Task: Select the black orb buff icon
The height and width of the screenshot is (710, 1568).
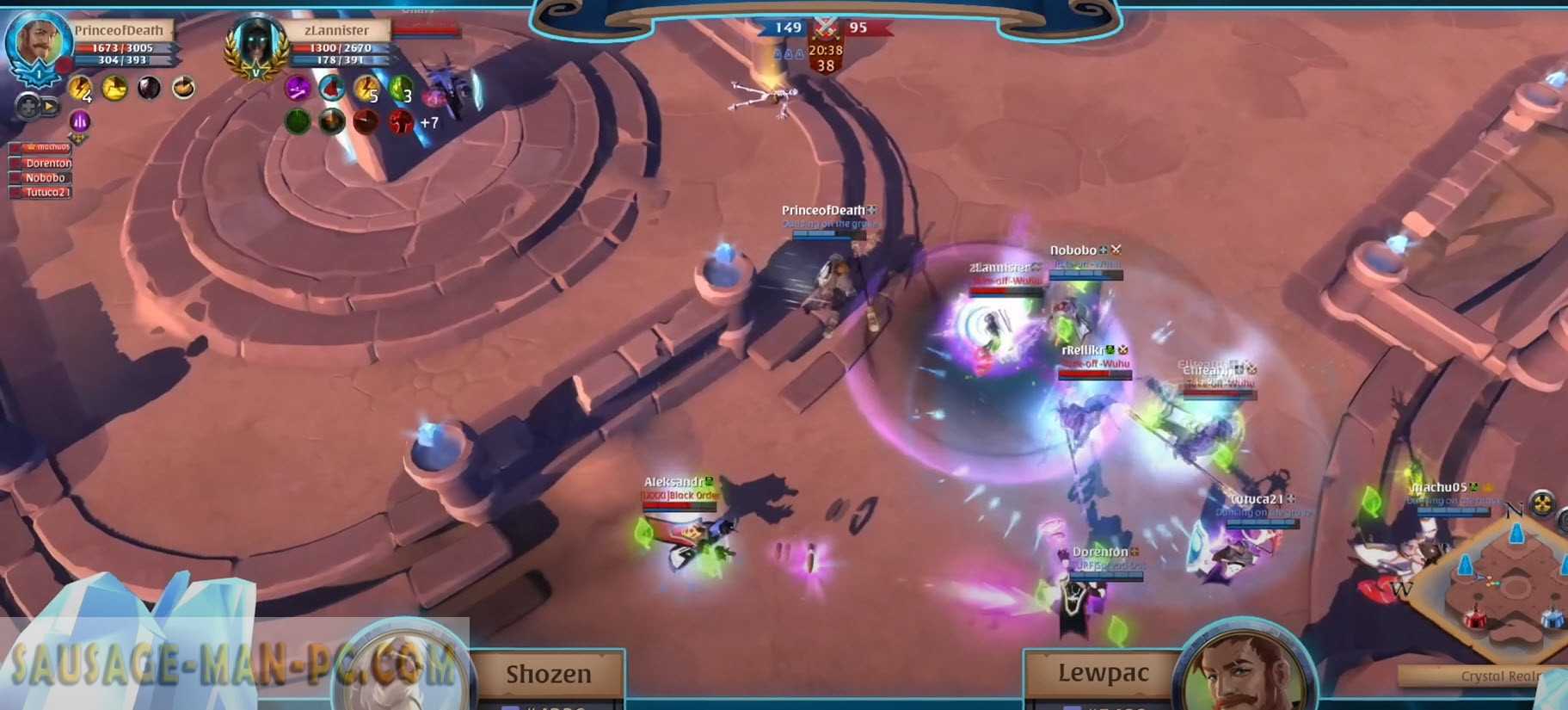Action: [149, 87]
